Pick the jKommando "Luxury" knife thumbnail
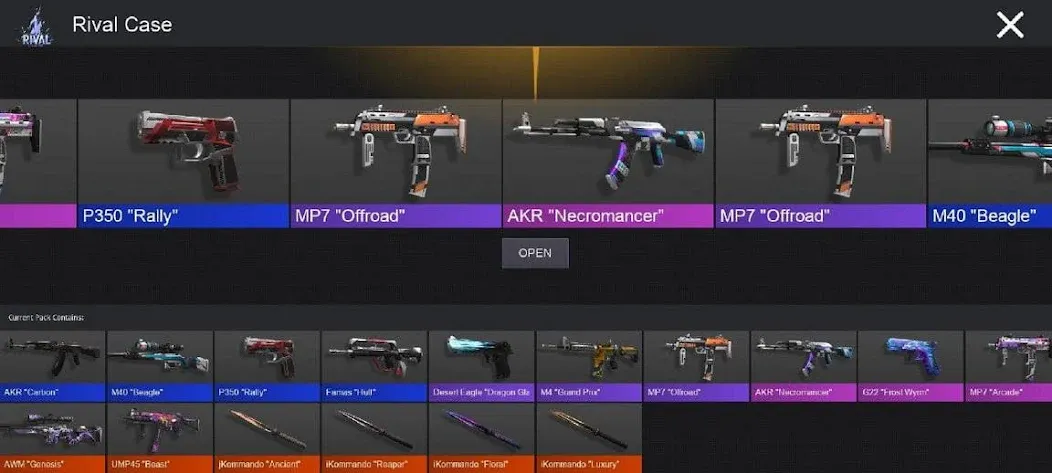The image size is (1052, 473). (x=588, y=436)
